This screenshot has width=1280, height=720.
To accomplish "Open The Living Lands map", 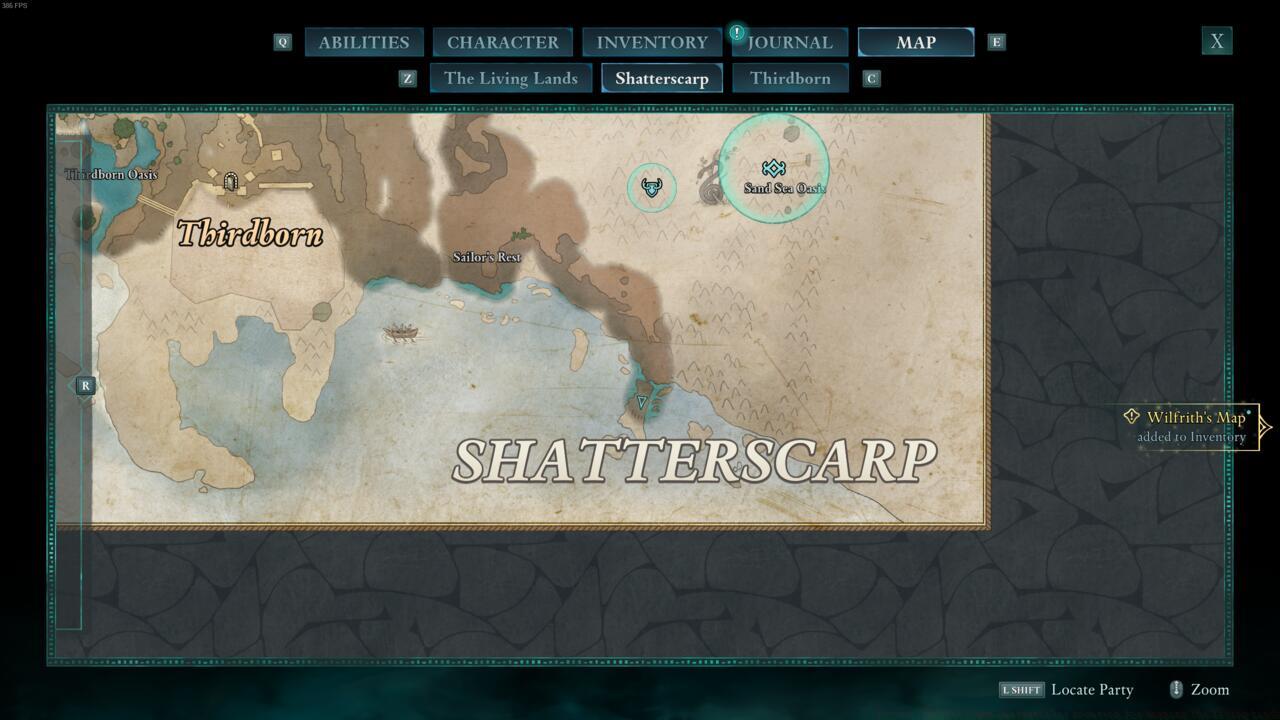I will pyautogui.click(x=511, y=78).
